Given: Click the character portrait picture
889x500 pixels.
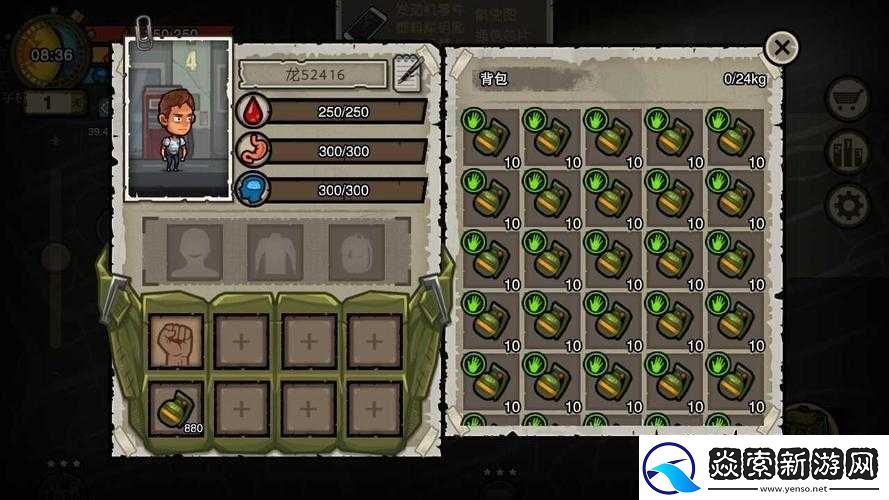Looking at the screenshot, I should pos(179,118).
